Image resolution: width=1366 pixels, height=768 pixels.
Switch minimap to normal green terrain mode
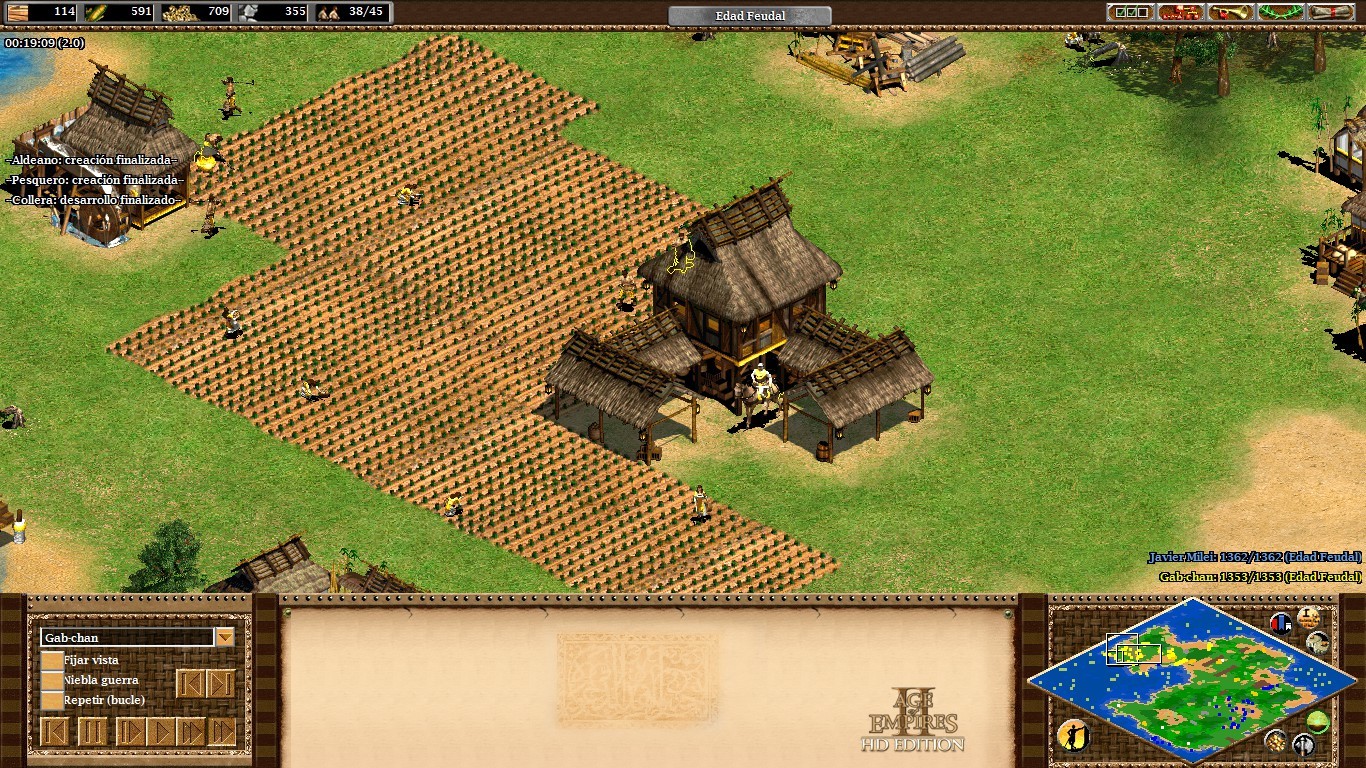[1318, 721]
